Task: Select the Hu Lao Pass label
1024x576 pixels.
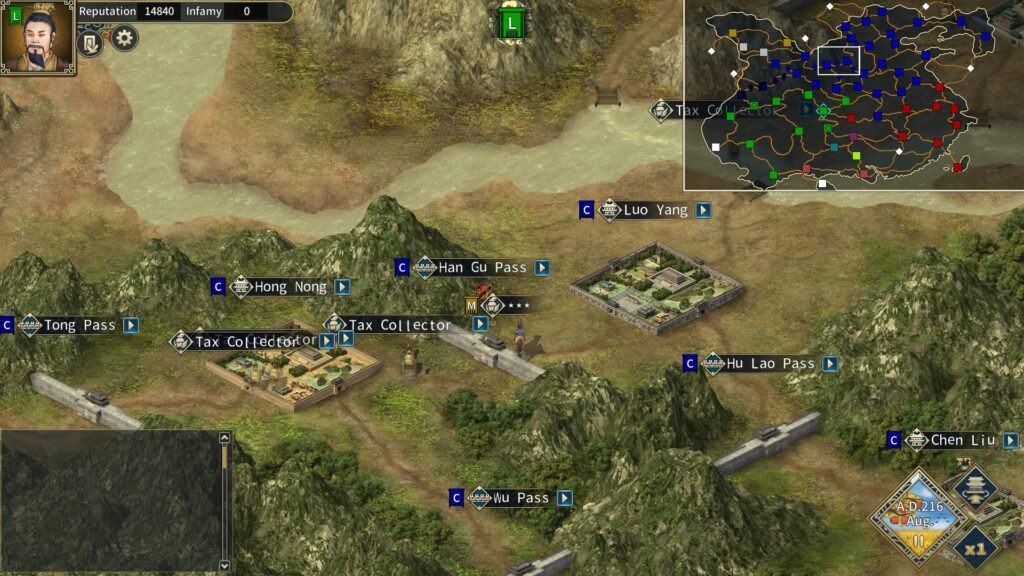Action: 769,363
